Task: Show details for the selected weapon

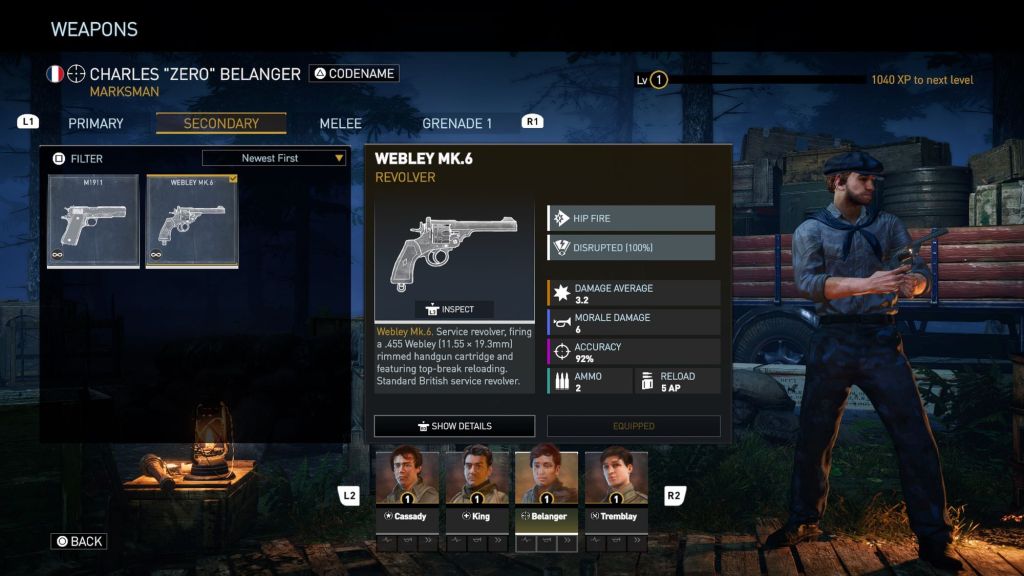Action: pyautogui.click(x=454, y=426)
